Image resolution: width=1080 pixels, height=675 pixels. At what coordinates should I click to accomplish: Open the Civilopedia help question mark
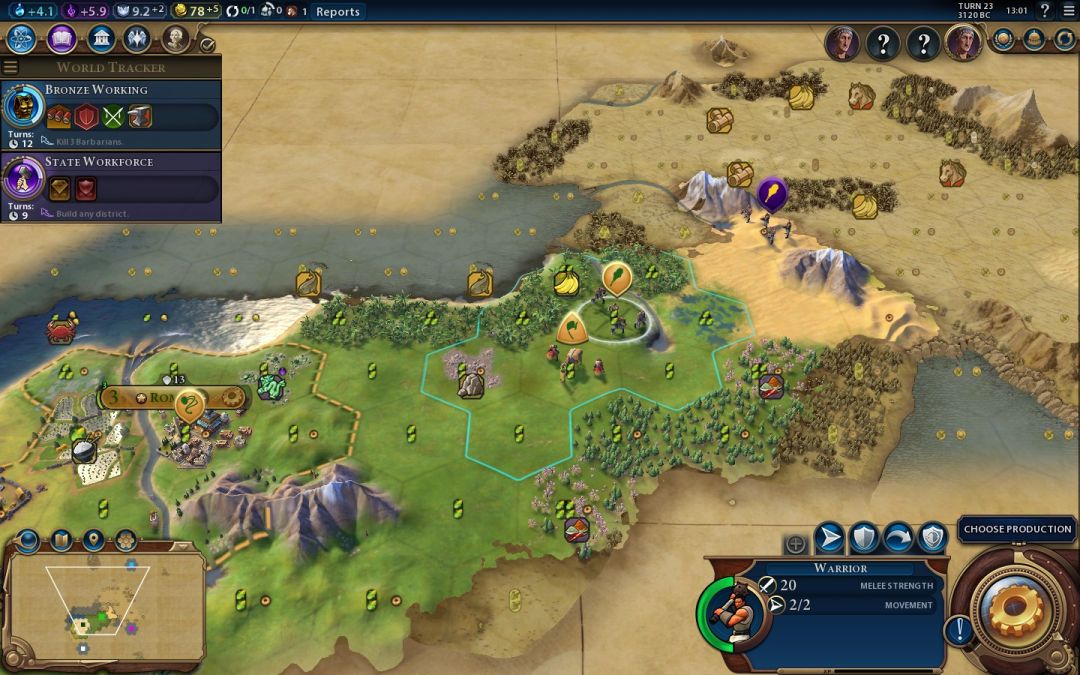pyautogui.click(x=1045, y=12)
